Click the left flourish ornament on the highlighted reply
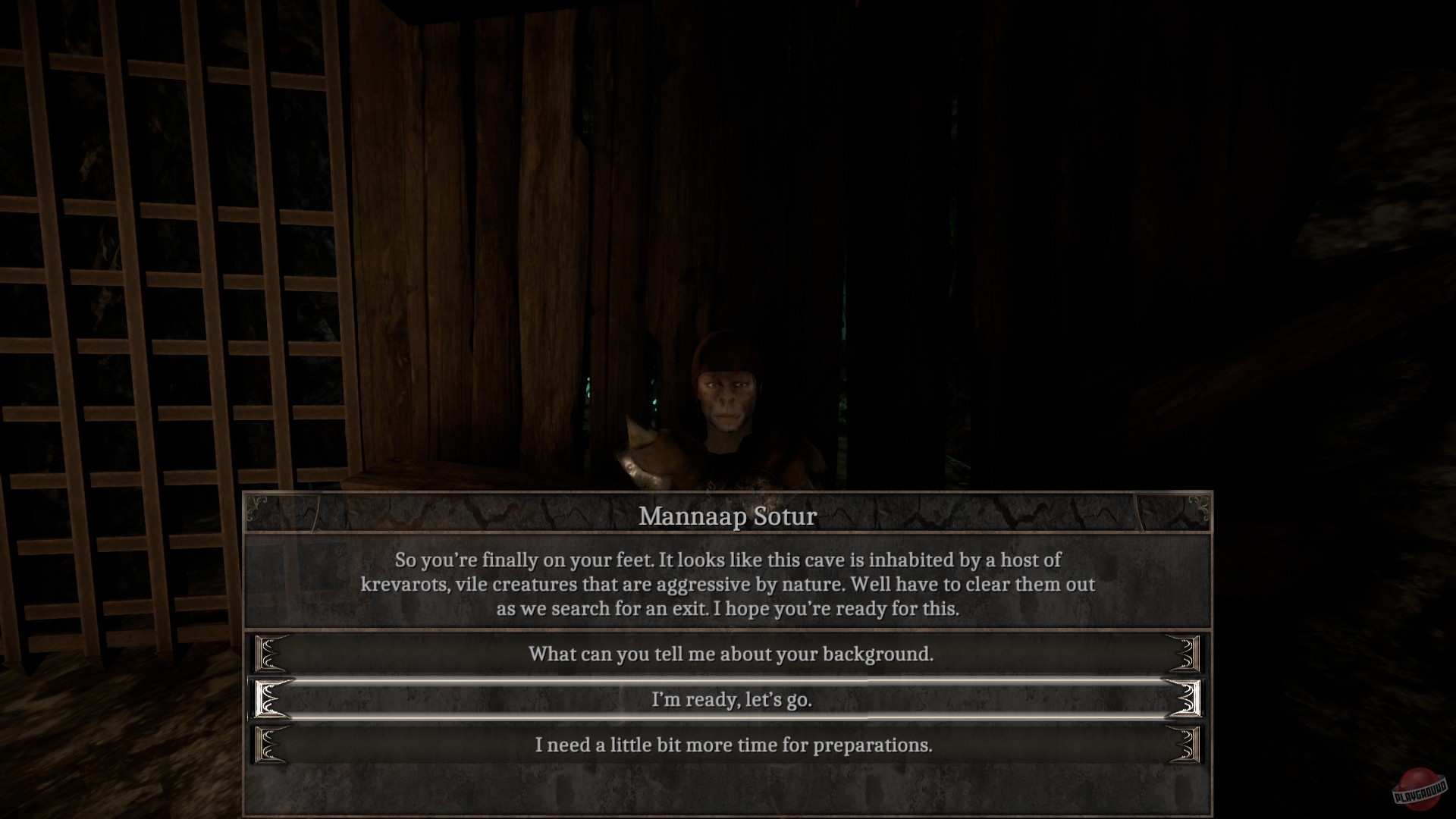Screen dimensions: 1456x819 tap(269, 699)
